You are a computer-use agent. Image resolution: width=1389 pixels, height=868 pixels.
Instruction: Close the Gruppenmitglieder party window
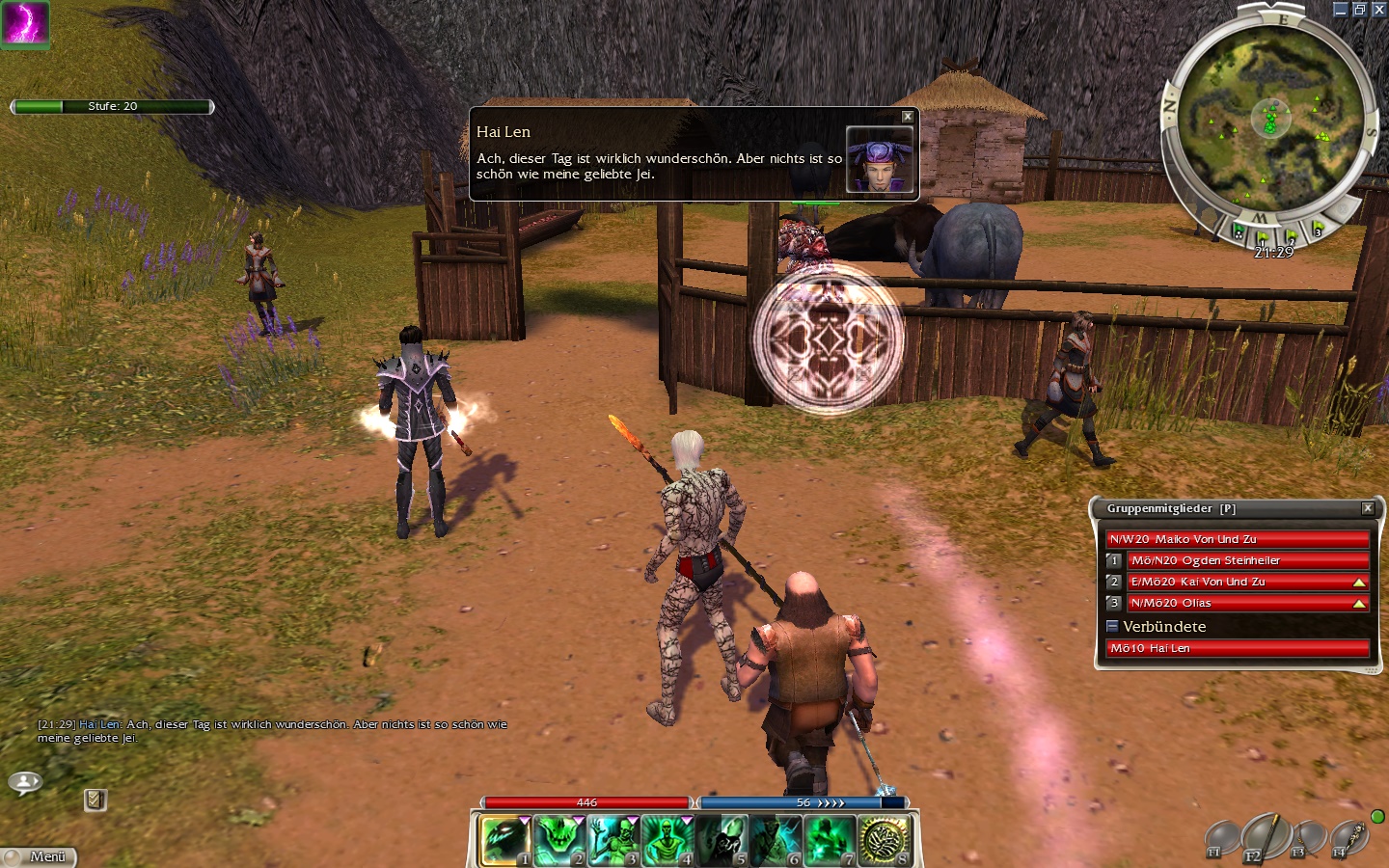pyautogui.click(x=1367, y=508)
